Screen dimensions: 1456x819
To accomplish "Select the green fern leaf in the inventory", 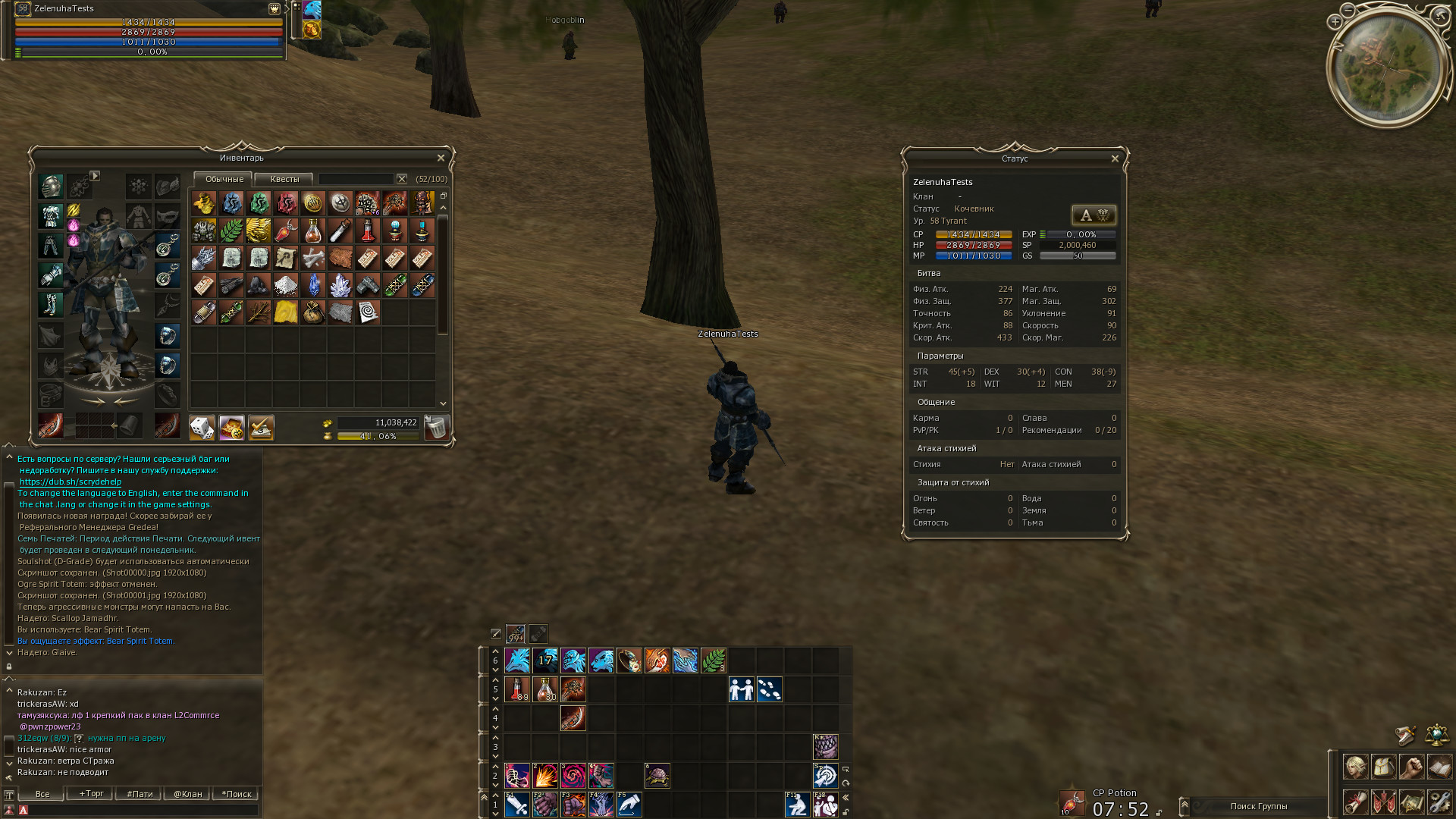I will pos(231,231).
